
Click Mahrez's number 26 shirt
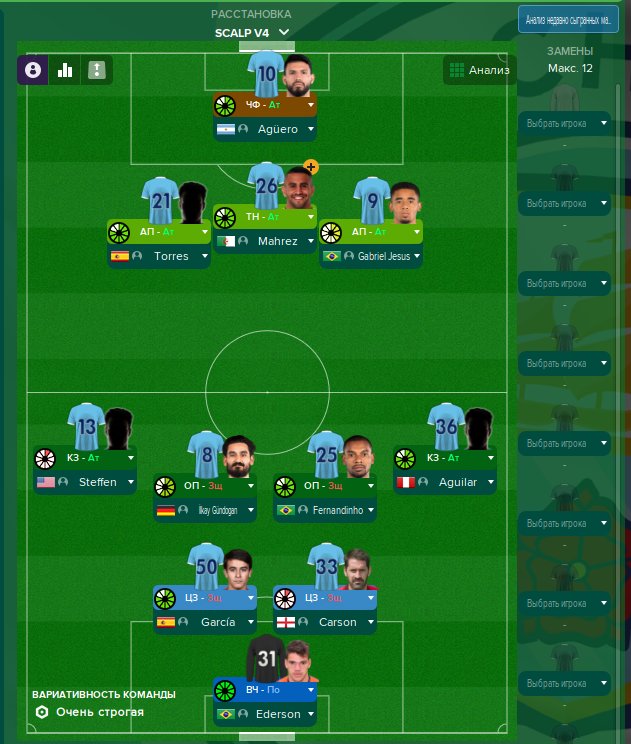tap(267, 185)
